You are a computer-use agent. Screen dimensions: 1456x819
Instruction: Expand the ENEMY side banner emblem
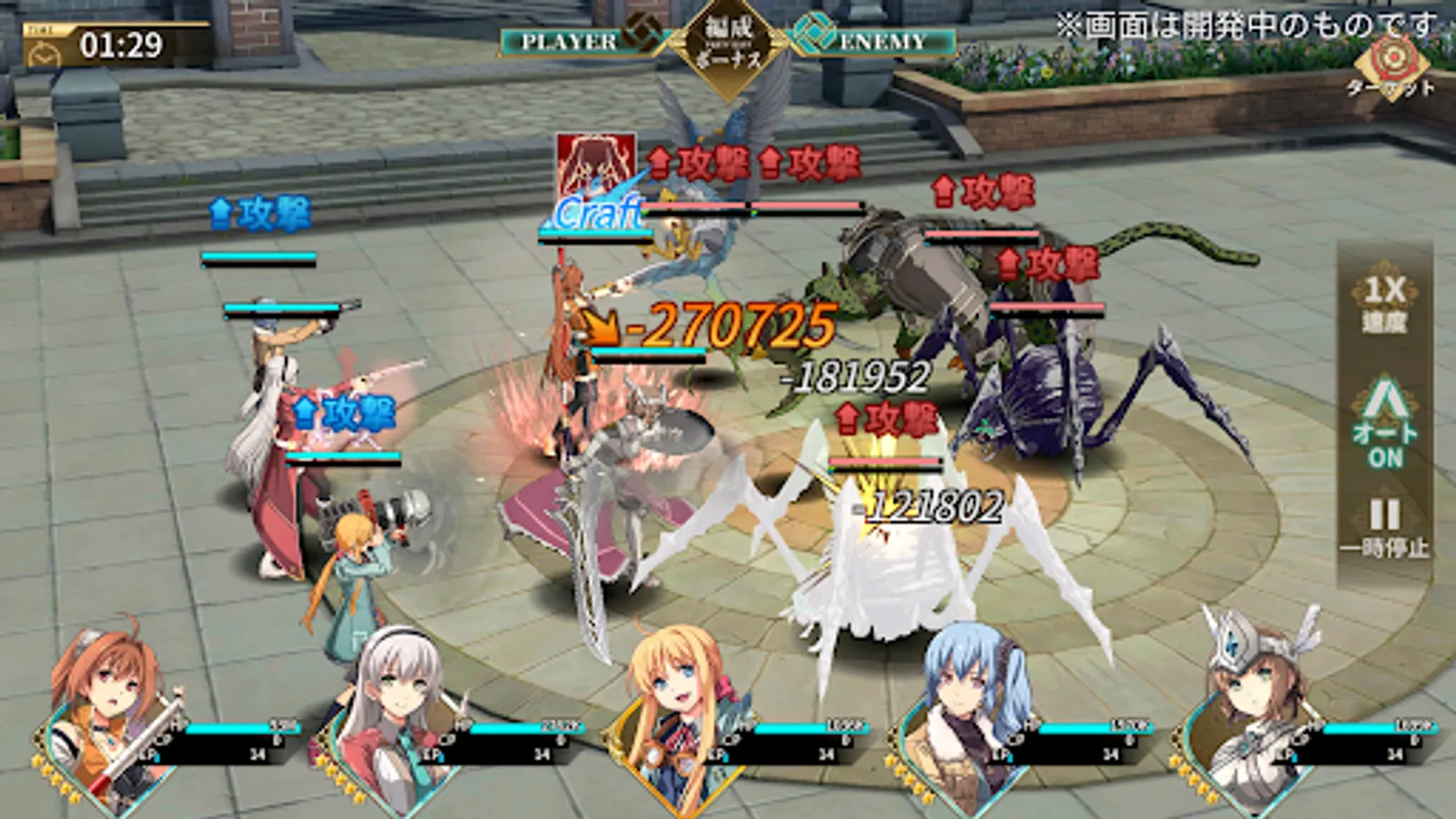tap(817, 36)
